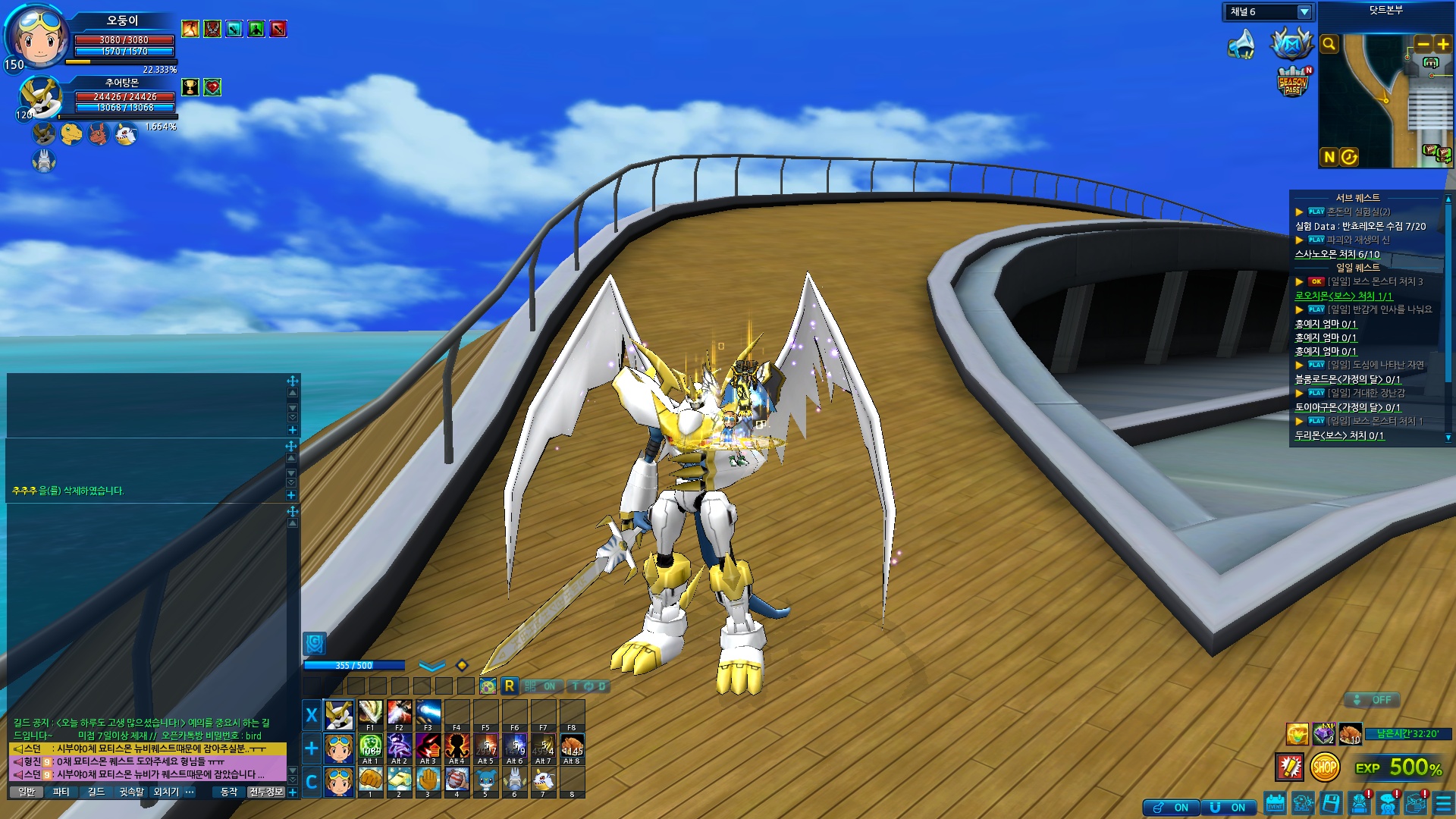Switch chat to the 길드 (guild) tab
The width and height of the screenshot is (1456, 819).
click(x=96, y=792)
